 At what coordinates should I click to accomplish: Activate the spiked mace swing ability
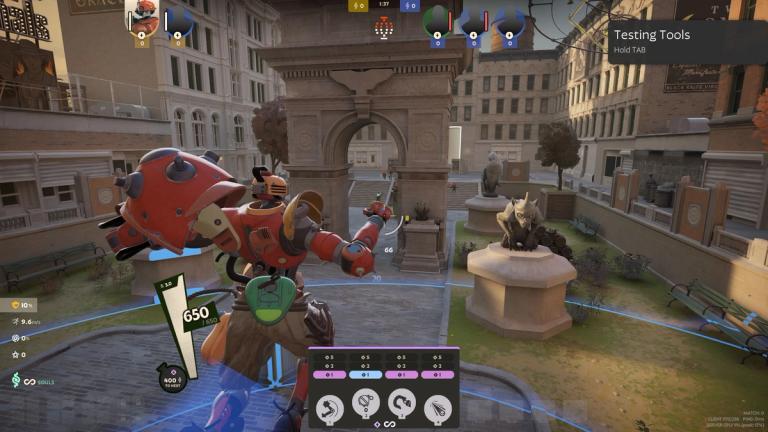tap(329, 407)
